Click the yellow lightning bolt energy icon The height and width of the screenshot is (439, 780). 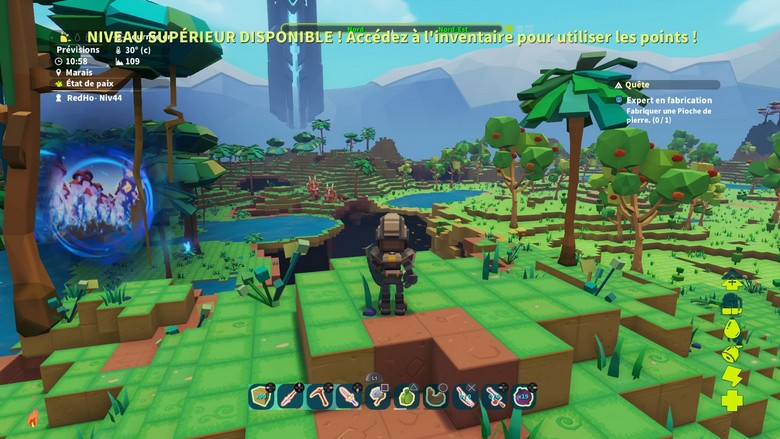coord(731,376)
